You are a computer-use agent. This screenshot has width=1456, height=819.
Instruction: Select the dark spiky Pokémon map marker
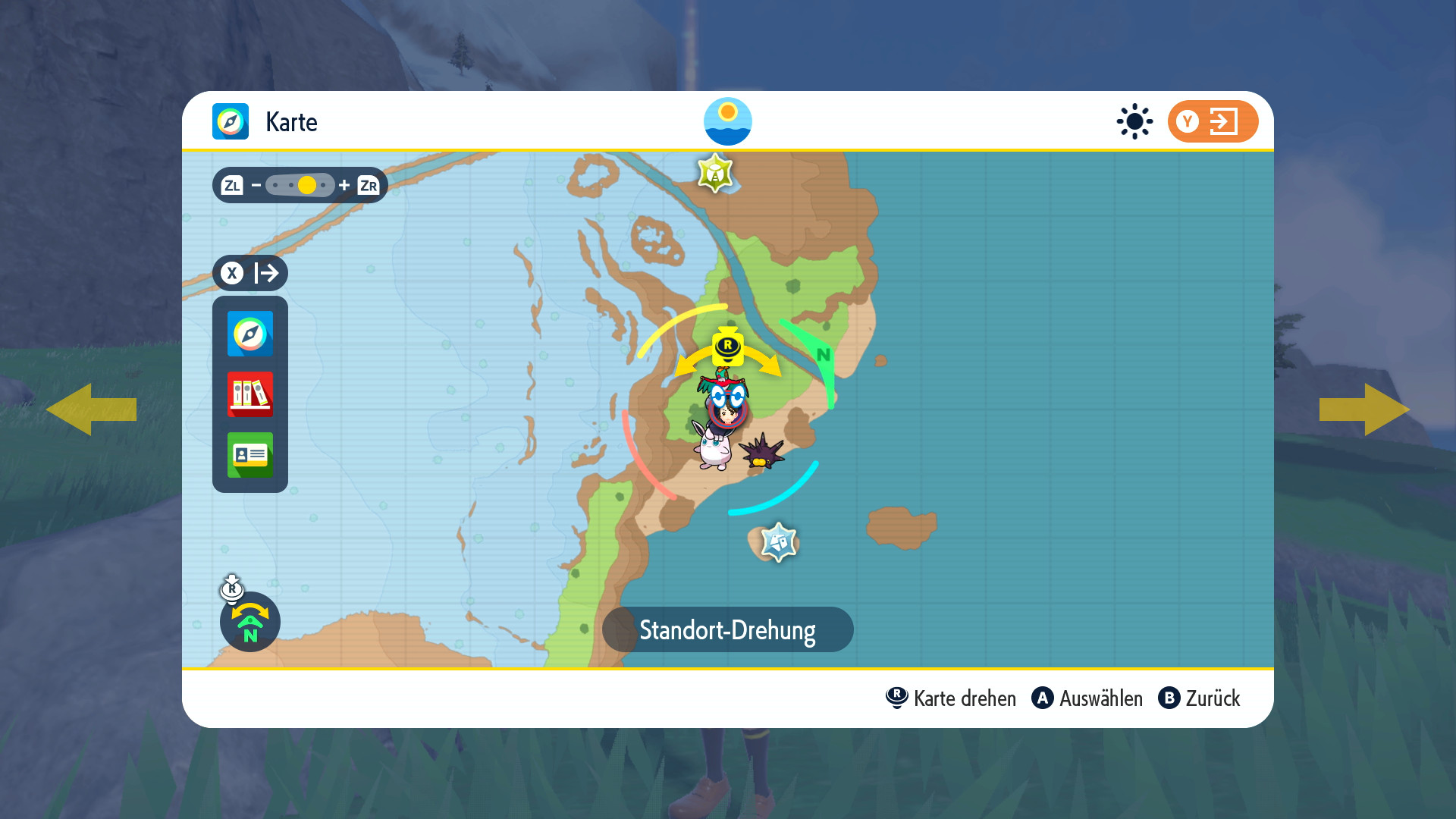(761, 452)
